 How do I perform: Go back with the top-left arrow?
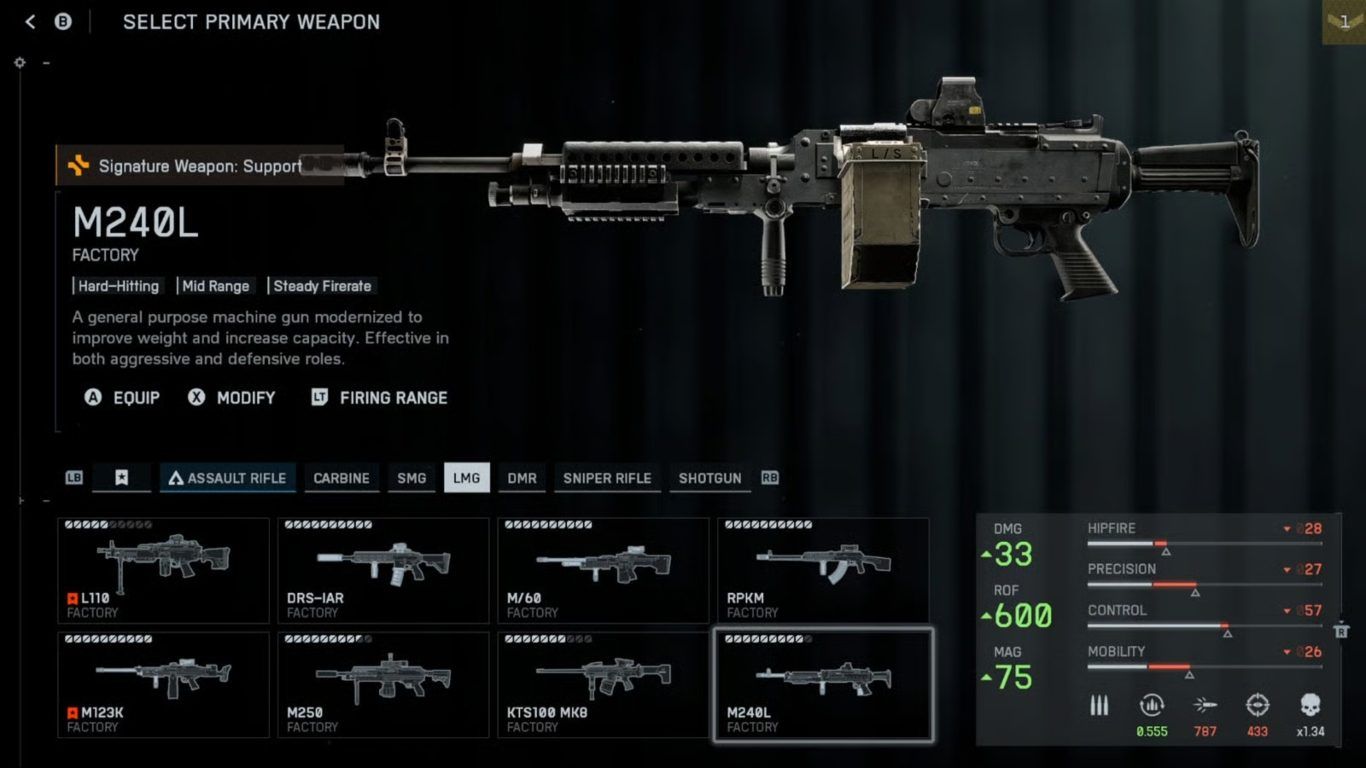(x=30, y=22)
